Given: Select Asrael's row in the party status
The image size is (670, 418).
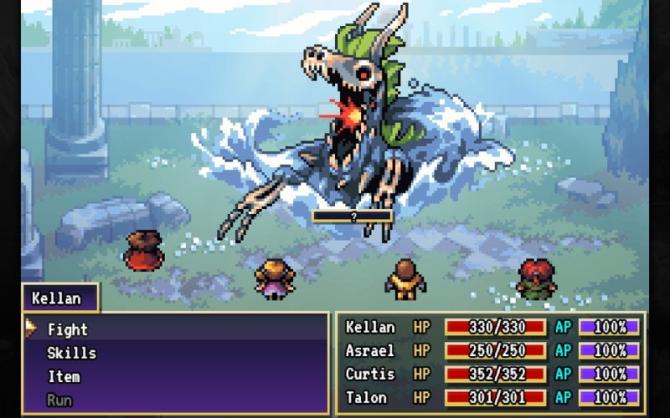Looking at the screenshot, I should point(490,351).
